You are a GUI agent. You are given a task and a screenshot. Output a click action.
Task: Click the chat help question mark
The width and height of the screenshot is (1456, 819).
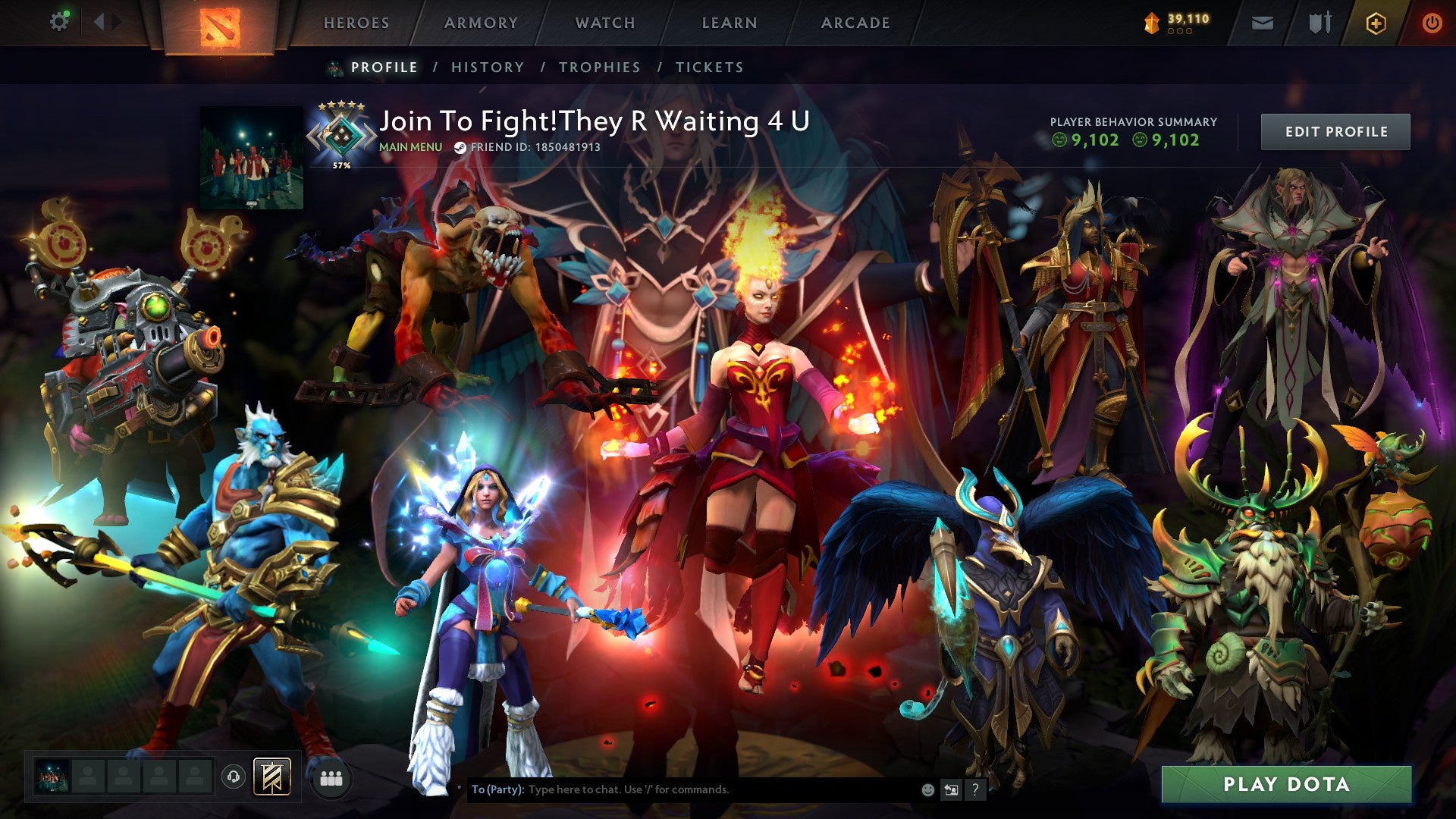point(974,789)
